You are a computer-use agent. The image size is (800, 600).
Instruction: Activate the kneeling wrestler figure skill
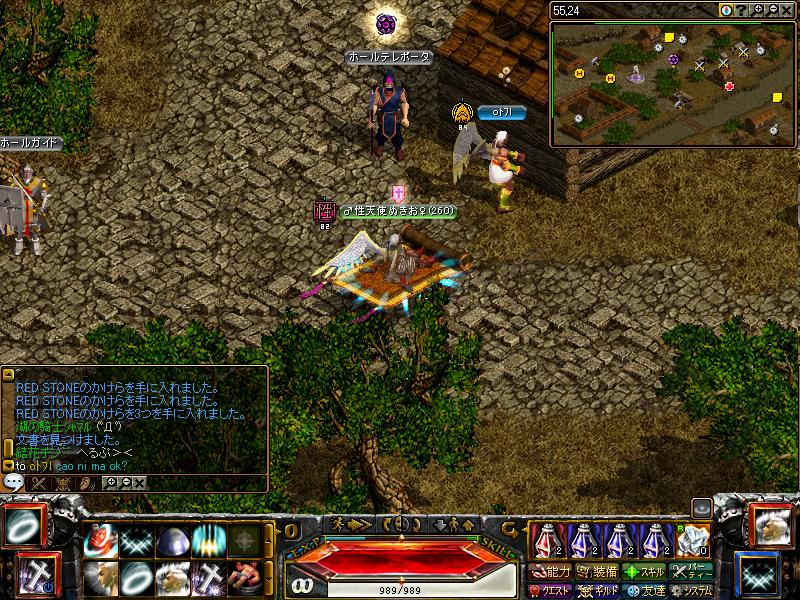(244, 577)
